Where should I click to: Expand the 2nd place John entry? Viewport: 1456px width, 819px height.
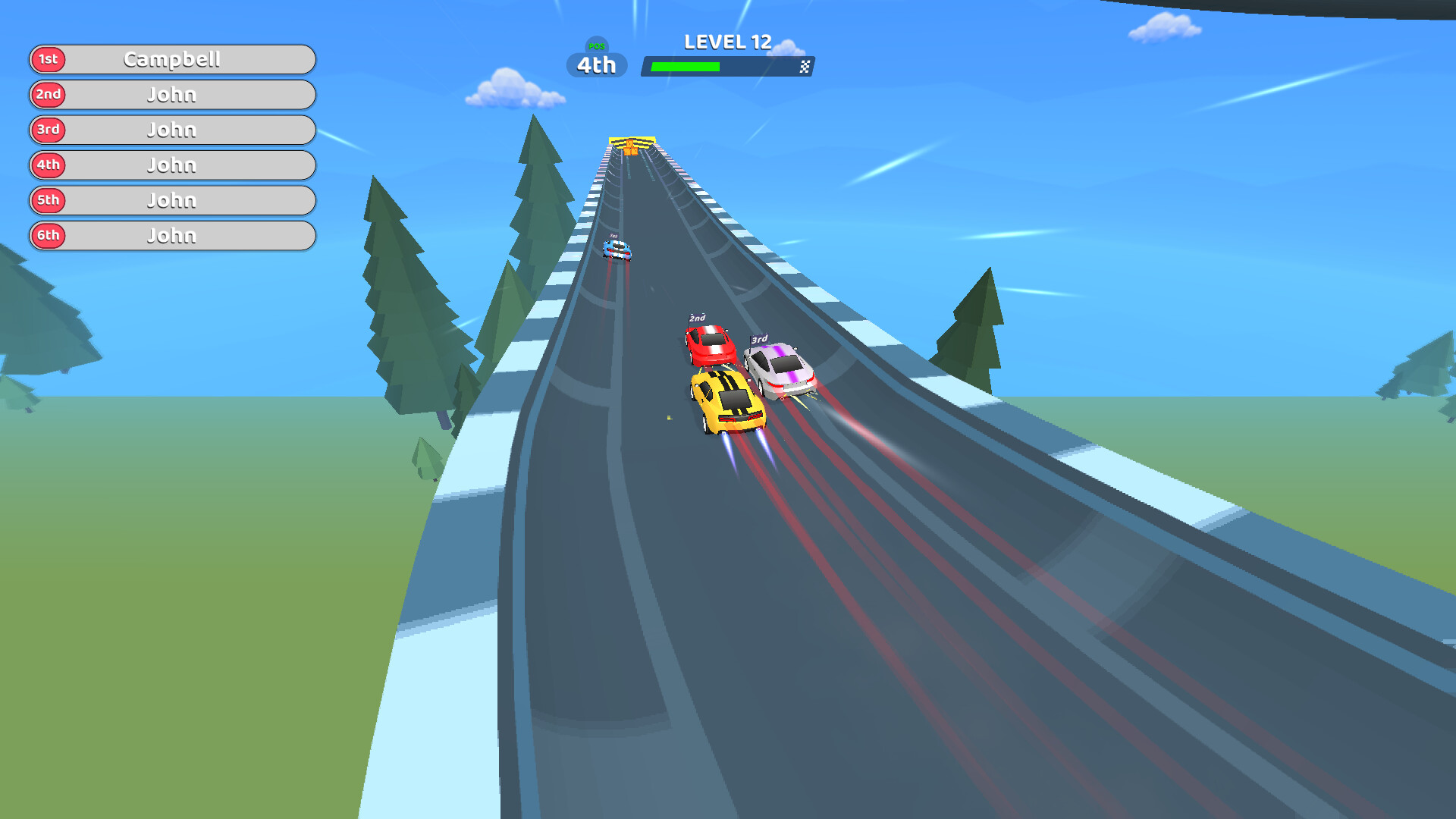point(173,94)
